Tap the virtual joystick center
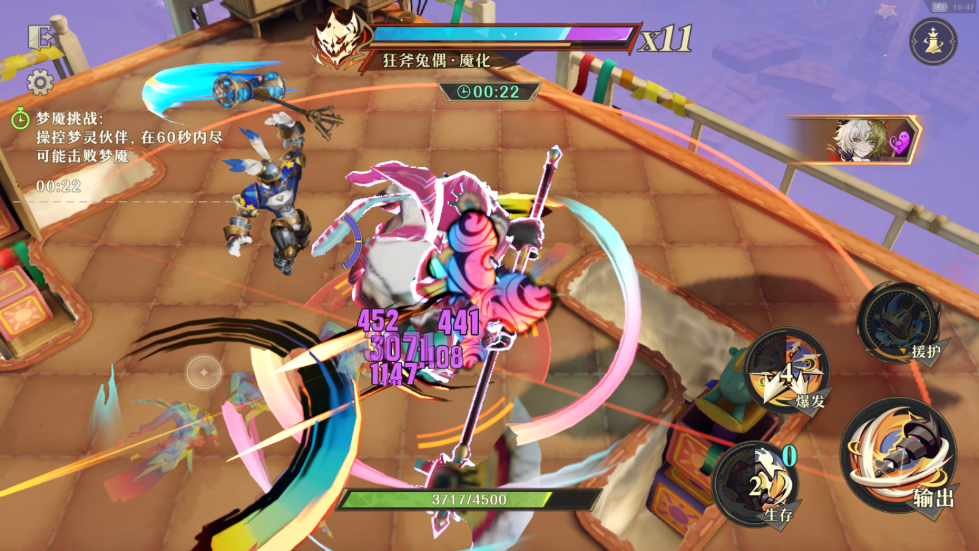 click(204, 373)
